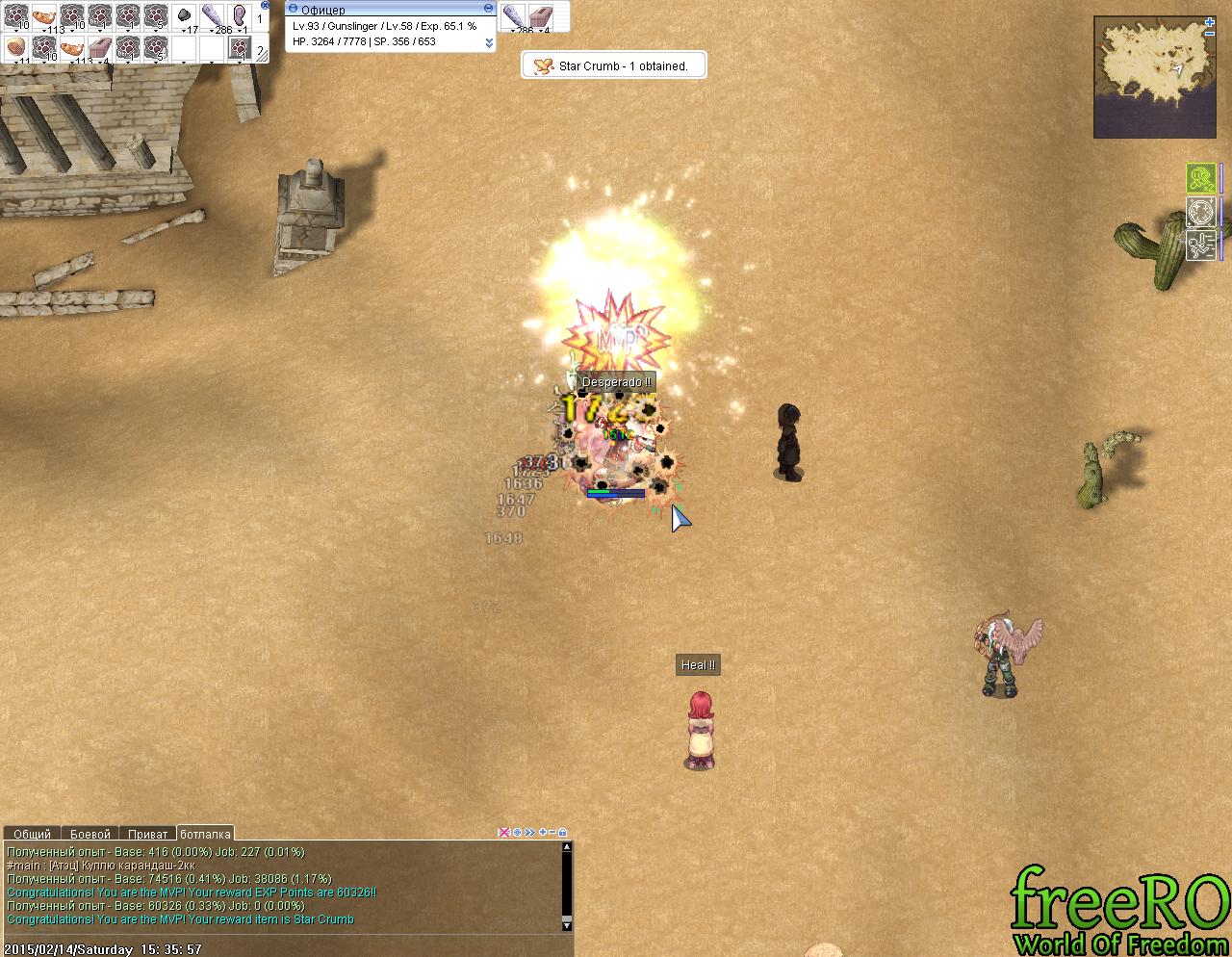Zoom in the minimap with plus button
Screen dimensions: 1232x957
tap(1210, 21)
